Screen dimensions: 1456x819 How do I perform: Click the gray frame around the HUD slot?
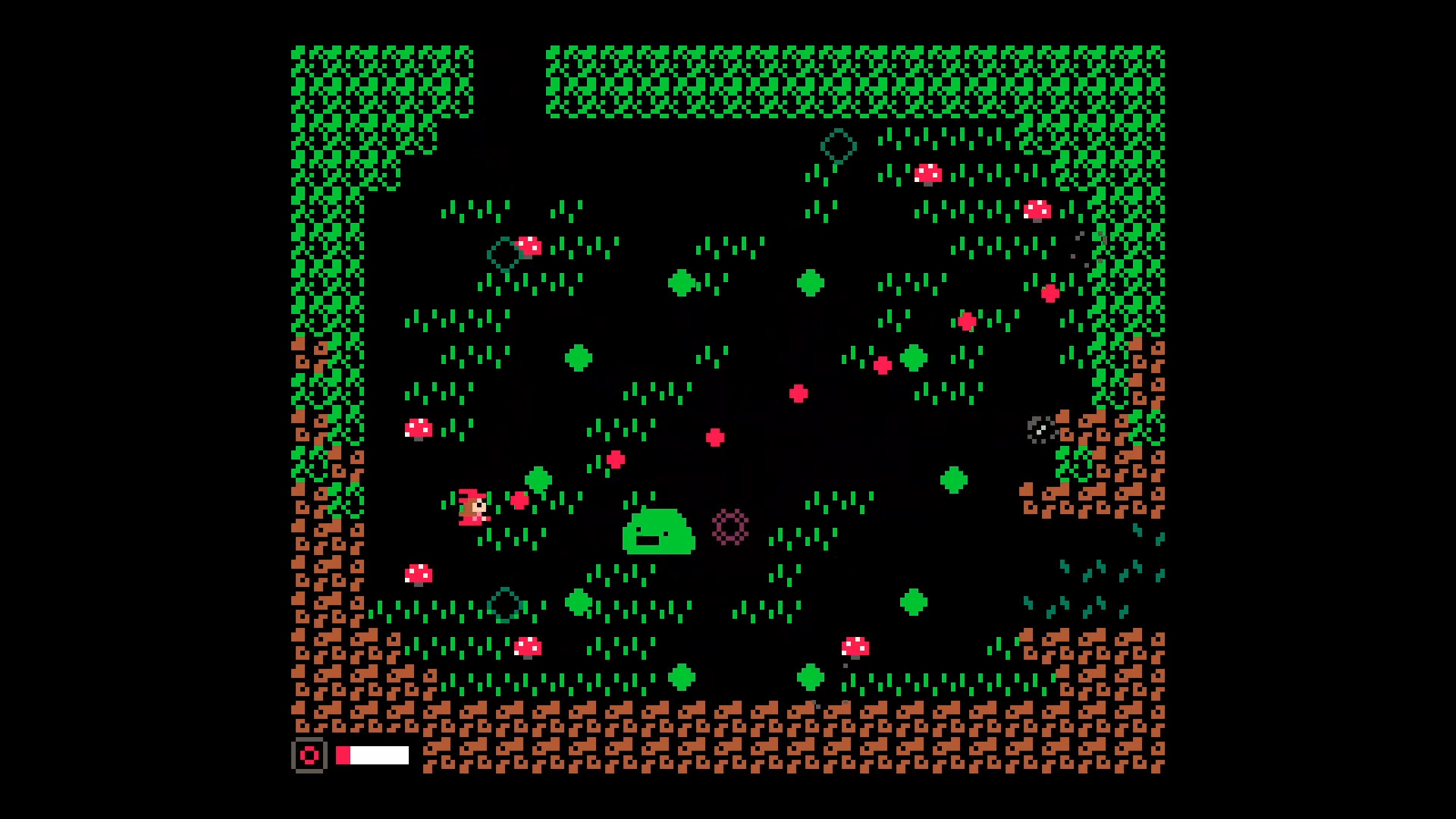coord(310,741)
